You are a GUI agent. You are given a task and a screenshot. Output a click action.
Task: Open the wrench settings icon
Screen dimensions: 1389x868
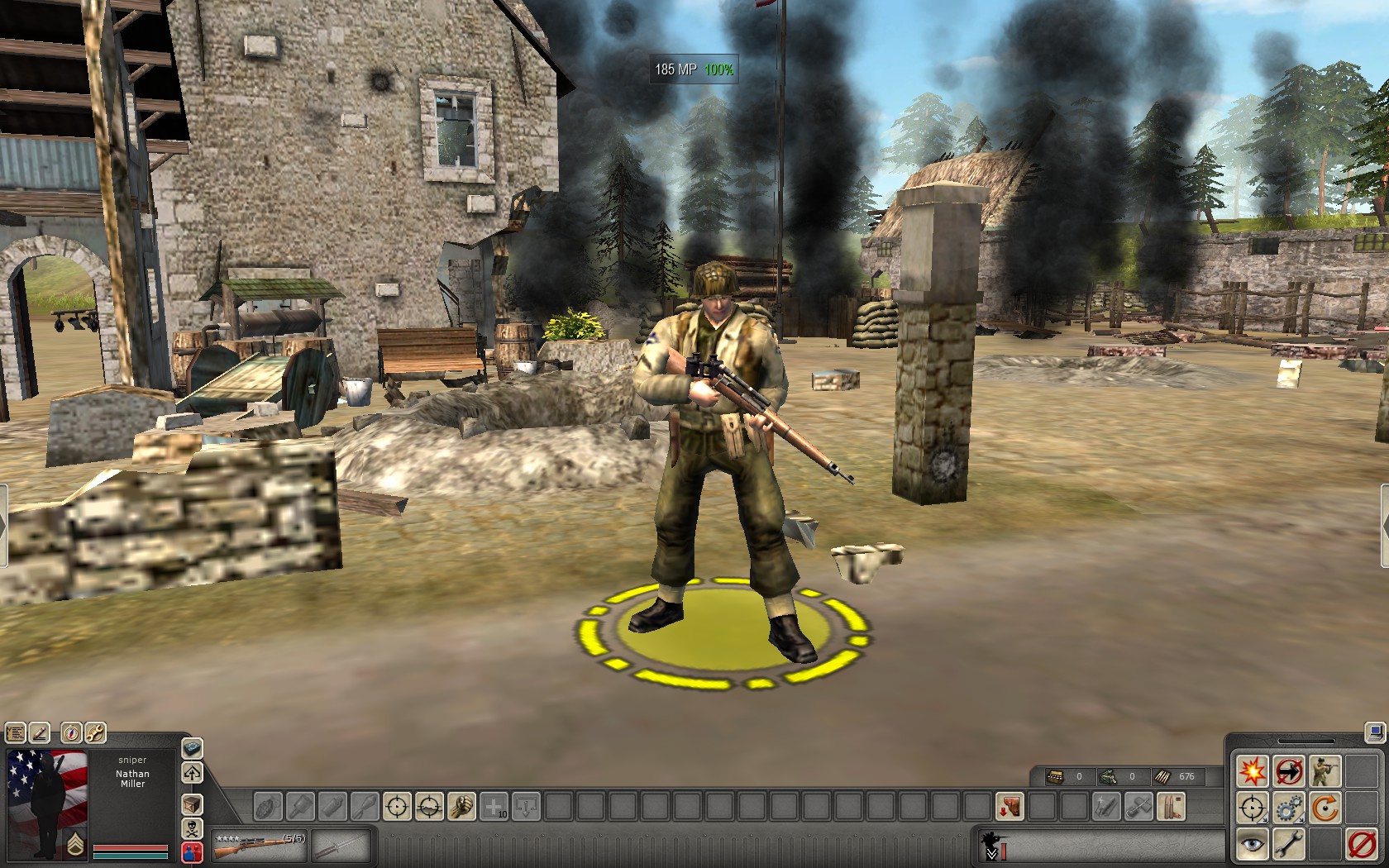(x=95, y=733)
